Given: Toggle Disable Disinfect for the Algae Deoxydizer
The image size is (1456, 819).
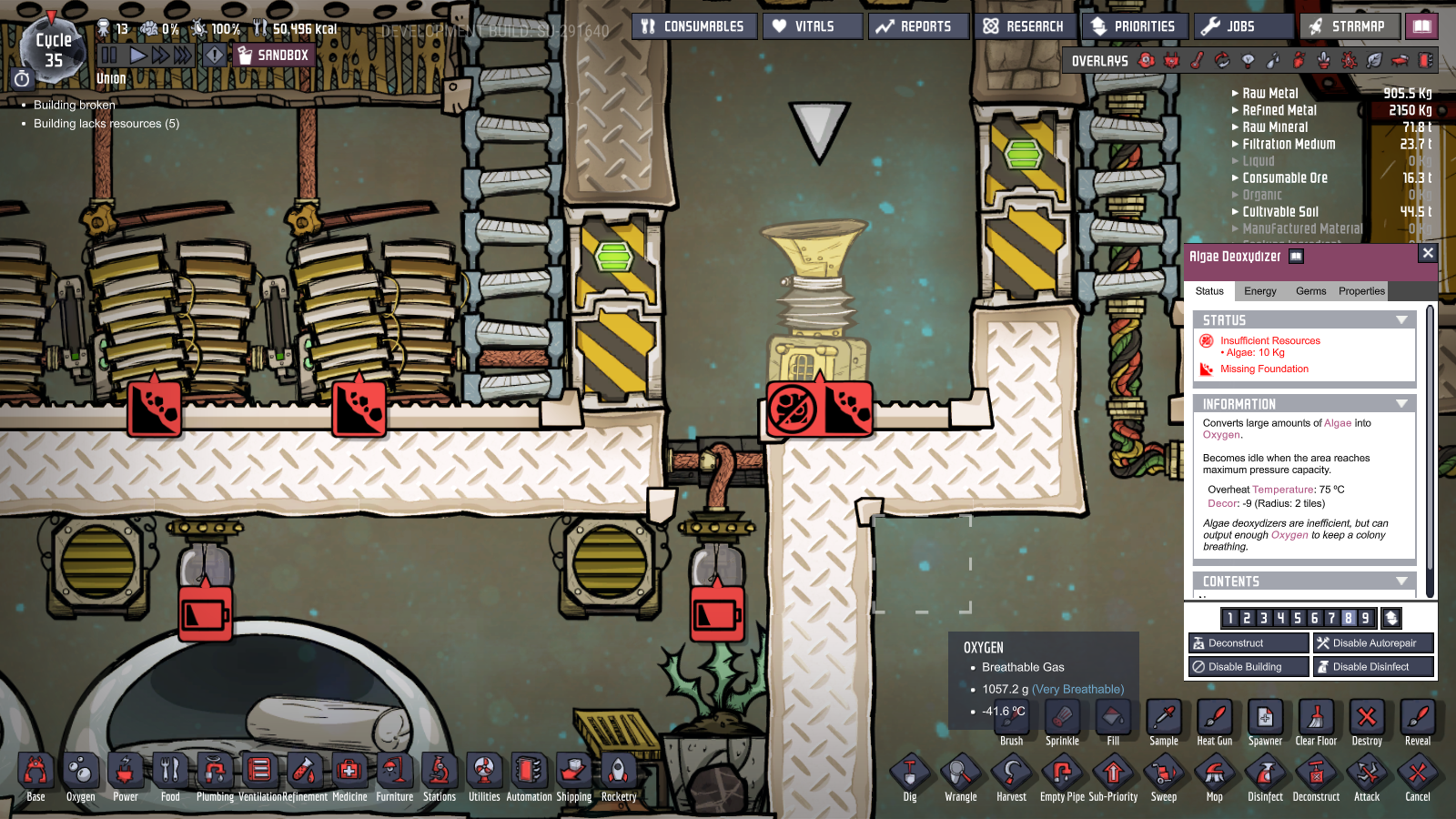Looking at the screenshot, I should [1372, 666].
